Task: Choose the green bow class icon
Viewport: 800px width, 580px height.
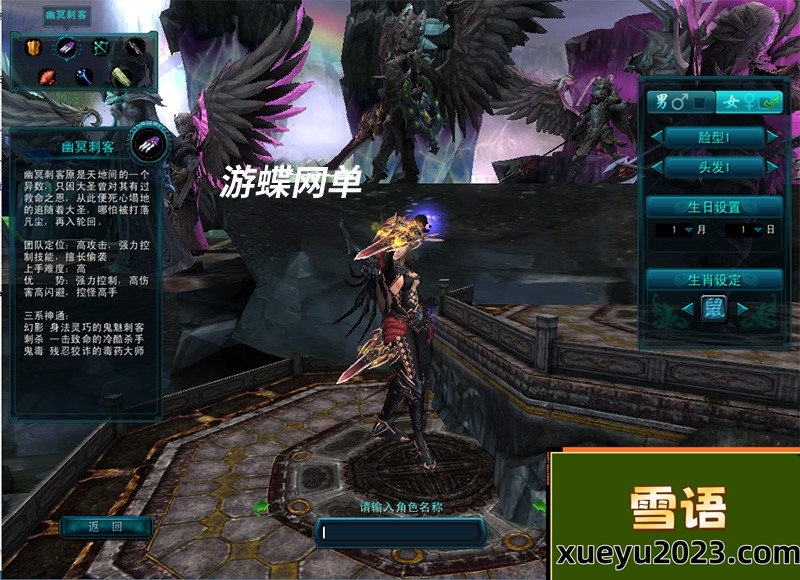Action: tap(100, 47)
